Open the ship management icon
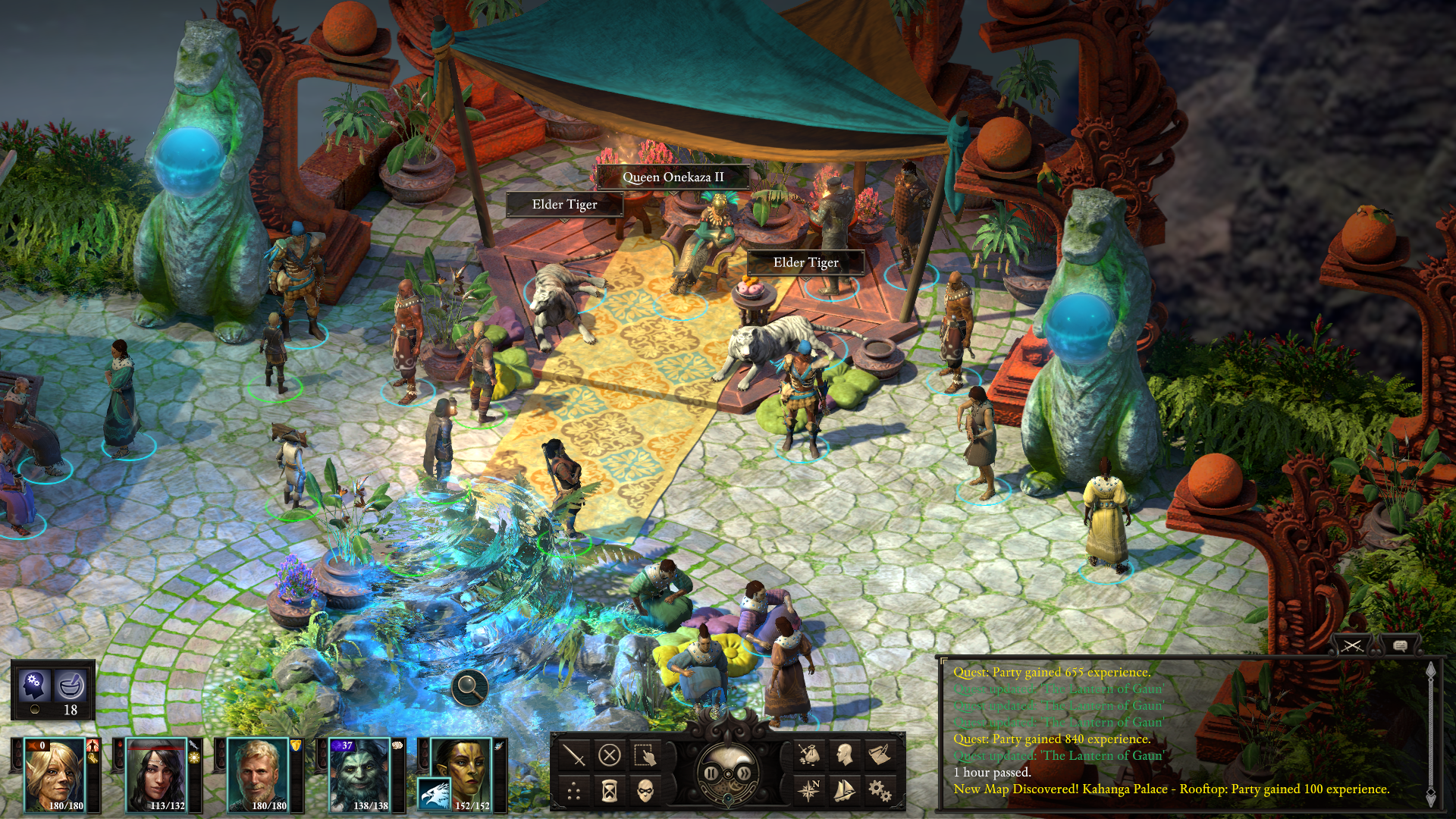This screenshot has width=1456, height=819. coord(844,790)
